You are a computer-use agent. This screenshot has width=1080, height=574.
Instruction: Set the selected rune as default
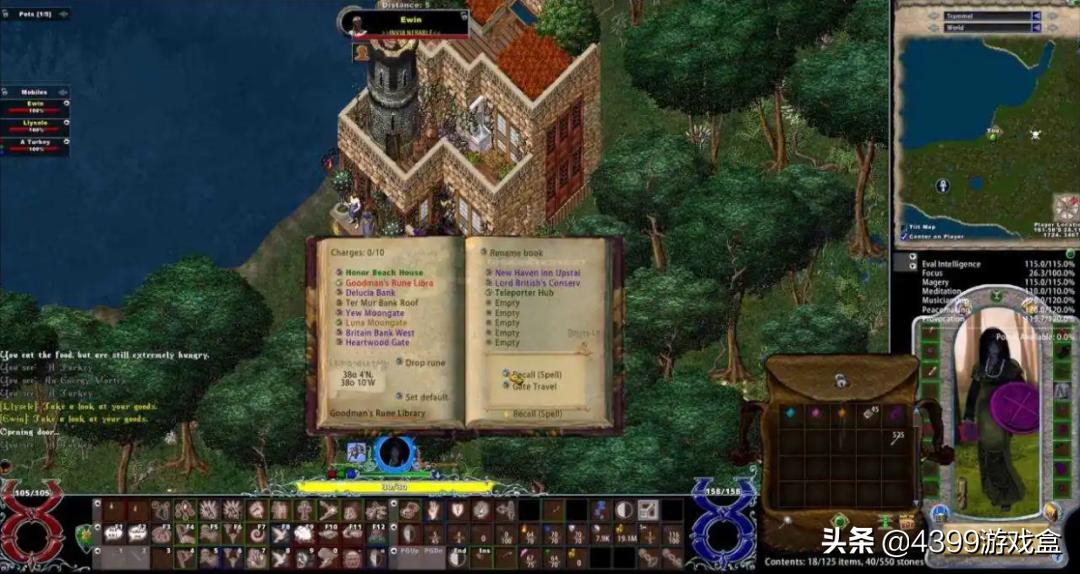[426, 397]
